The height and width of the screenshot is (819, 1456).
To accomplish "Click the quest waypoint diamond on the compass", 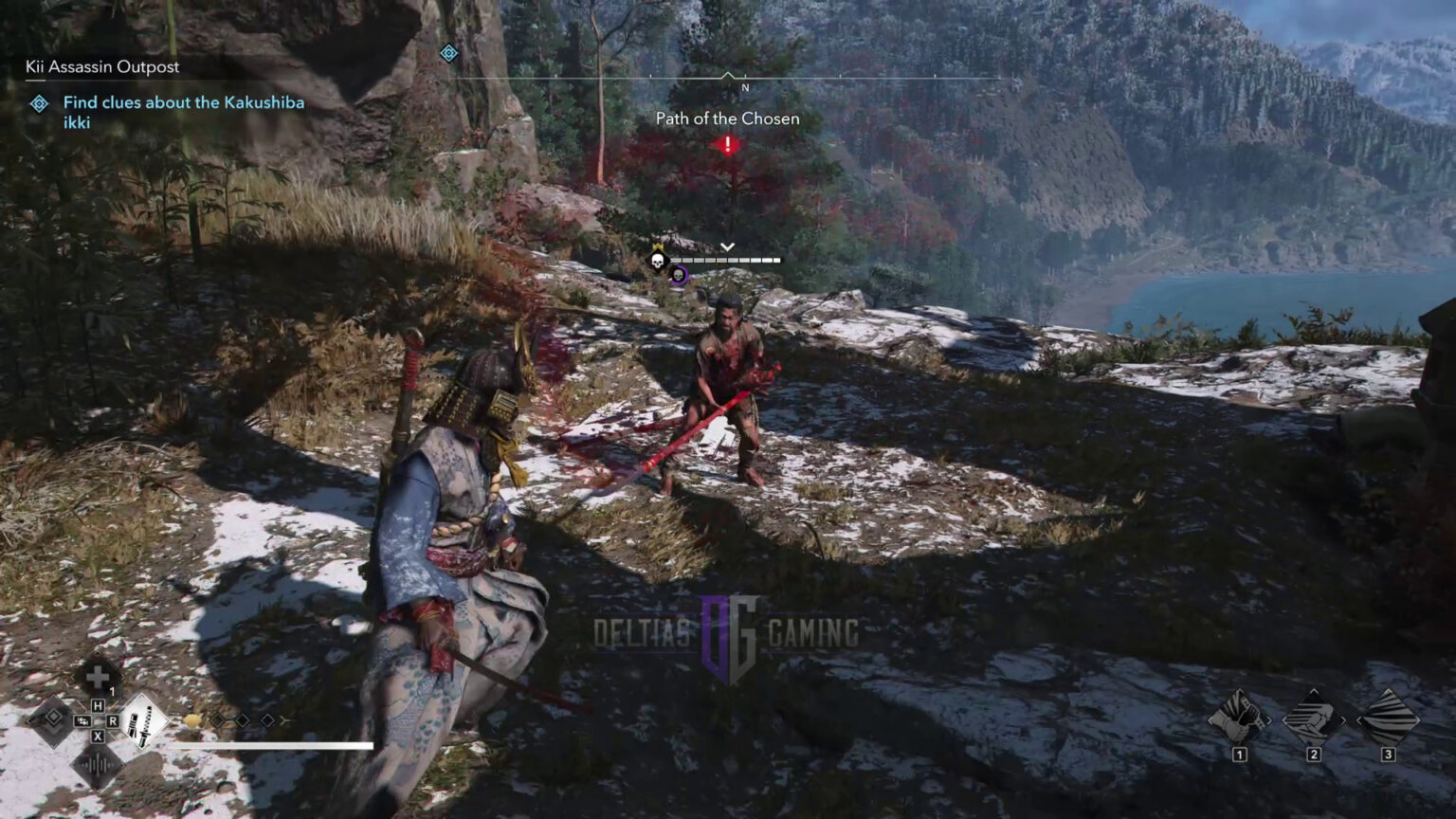I will point(448,54).
